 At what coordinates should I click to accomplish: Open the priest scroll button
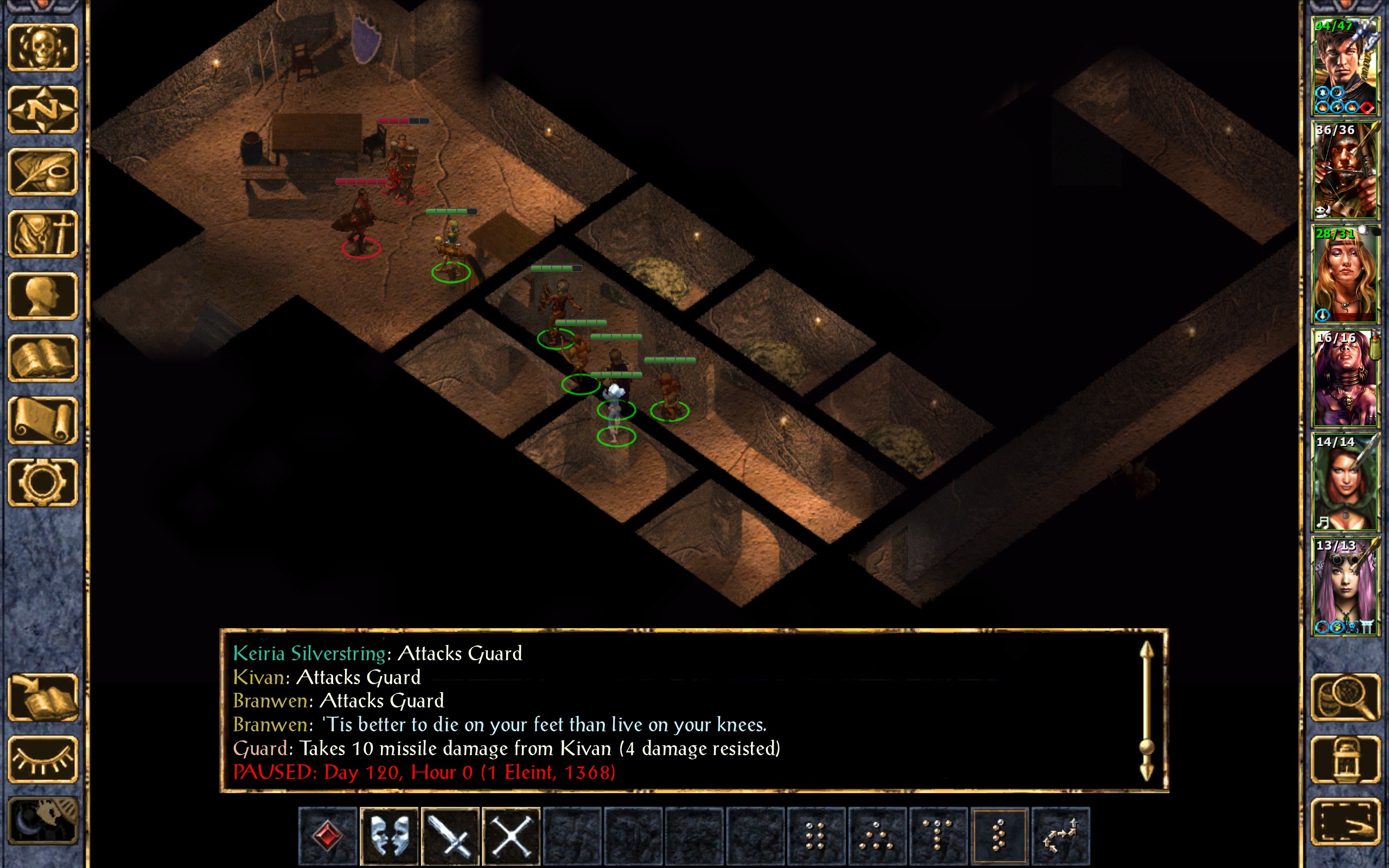[43, 420]
